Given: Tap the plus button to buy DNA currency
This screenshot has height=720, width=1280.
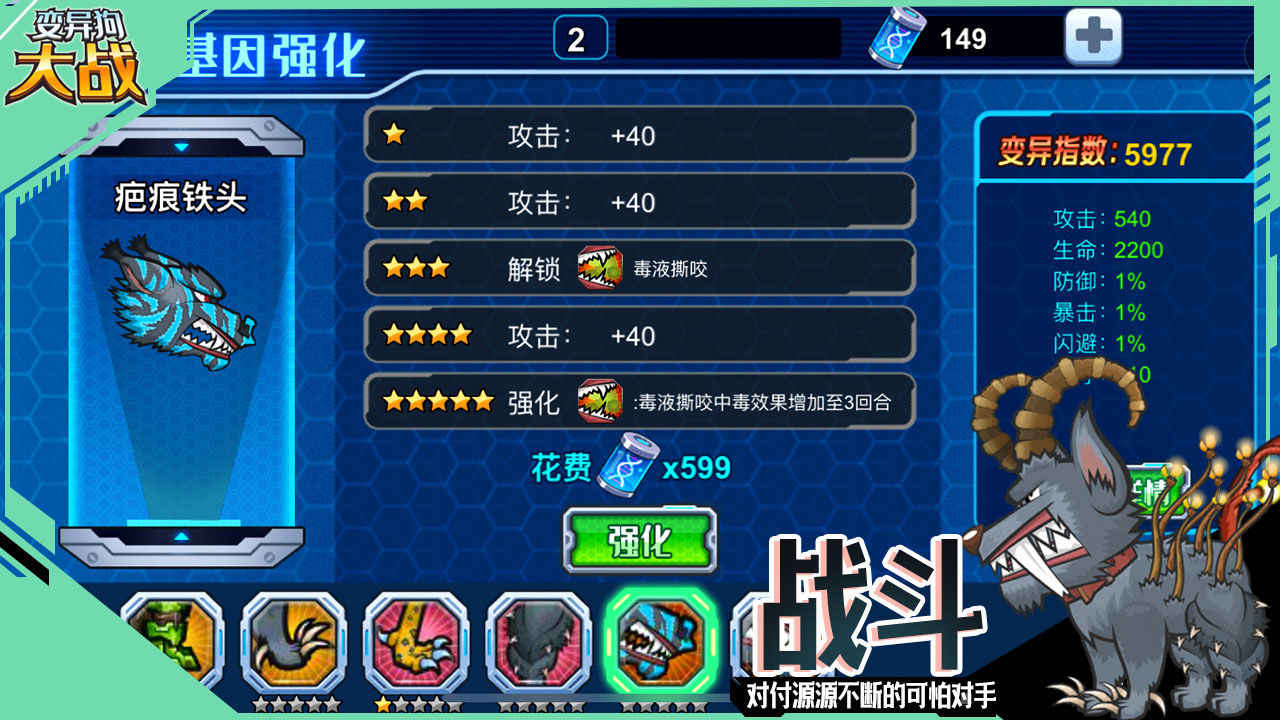Looking at the screenshot, I should point(1094,36).
